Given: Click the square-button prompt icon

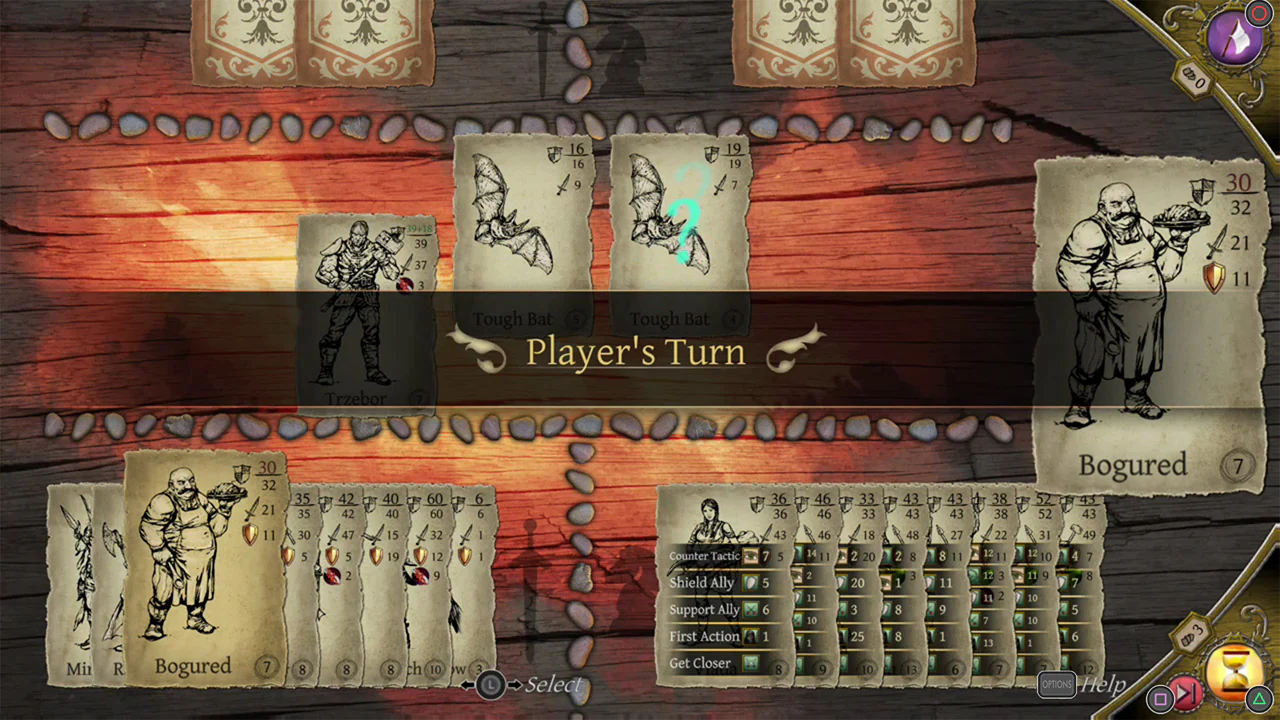Looking at the screenshot, I should pyautogui.click(x=1161, y=698).
